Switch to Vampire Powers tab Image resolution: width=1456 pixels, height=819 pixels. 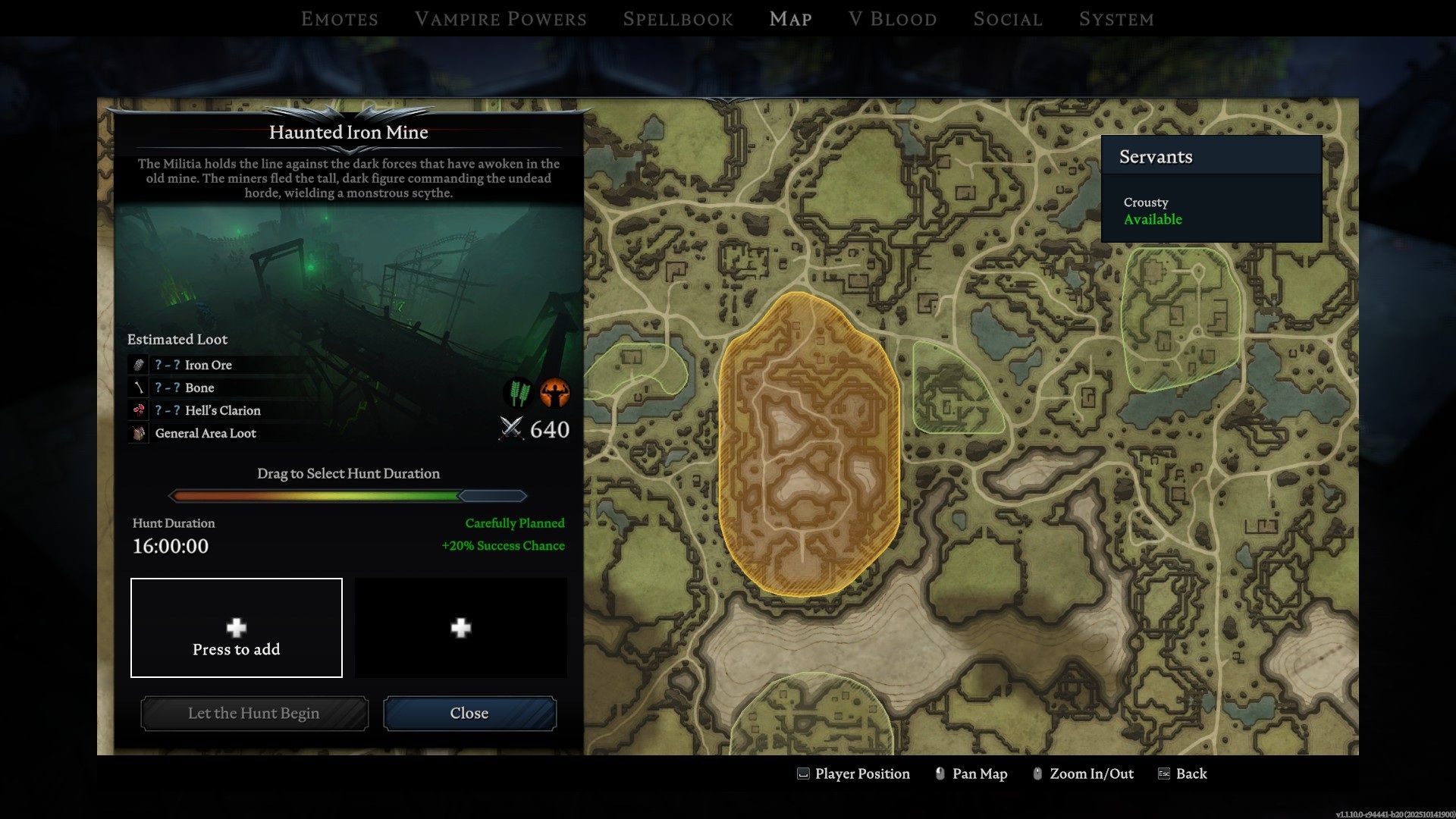pos(500,19)
